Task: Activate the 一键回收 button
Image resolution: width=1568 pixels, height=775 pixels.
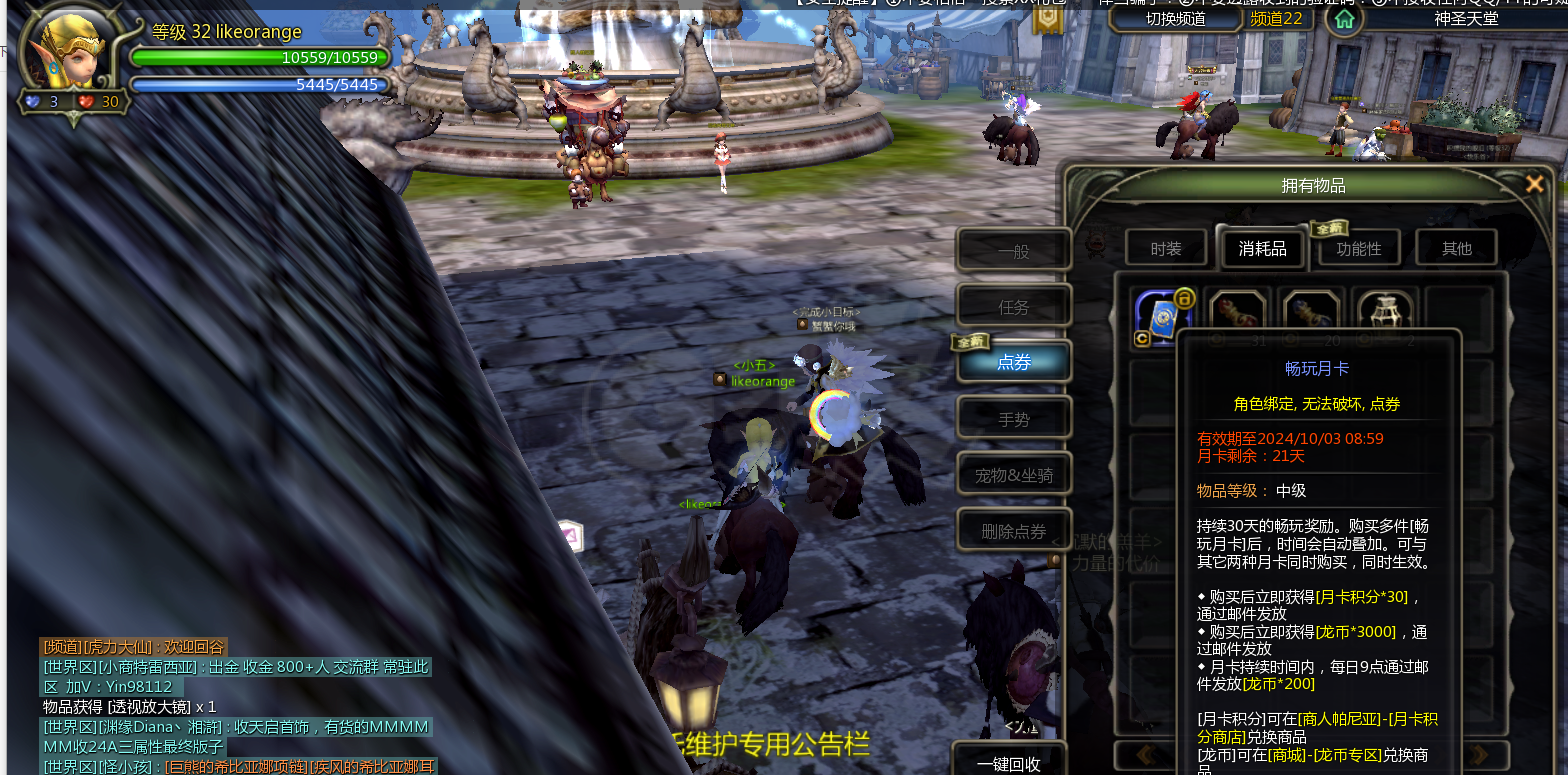Action: (x=1008, y=763)
